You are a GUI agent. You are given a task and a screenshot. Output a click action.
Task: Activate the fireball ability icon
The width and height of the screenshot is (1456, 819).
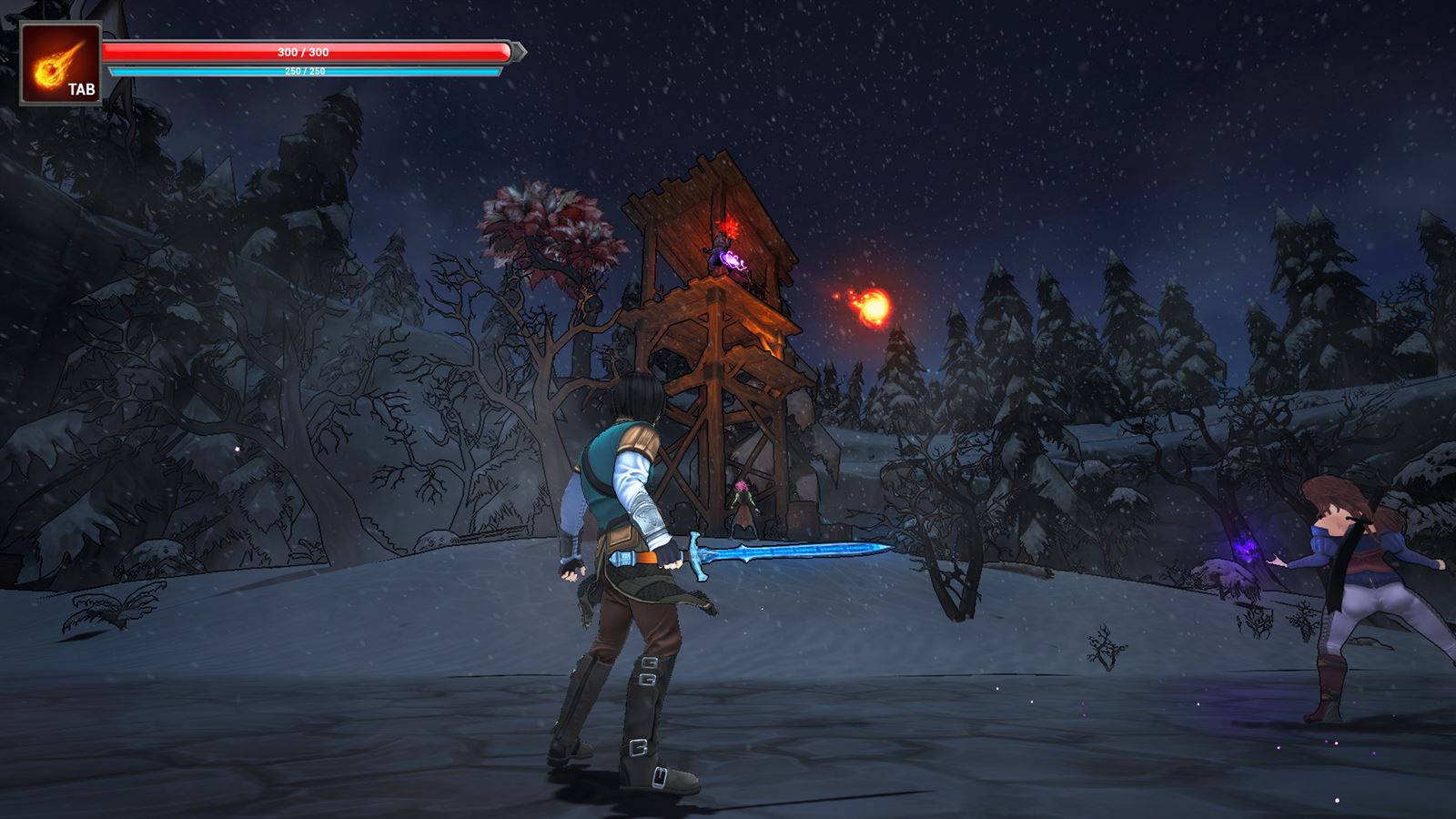(x=60, y=64)
